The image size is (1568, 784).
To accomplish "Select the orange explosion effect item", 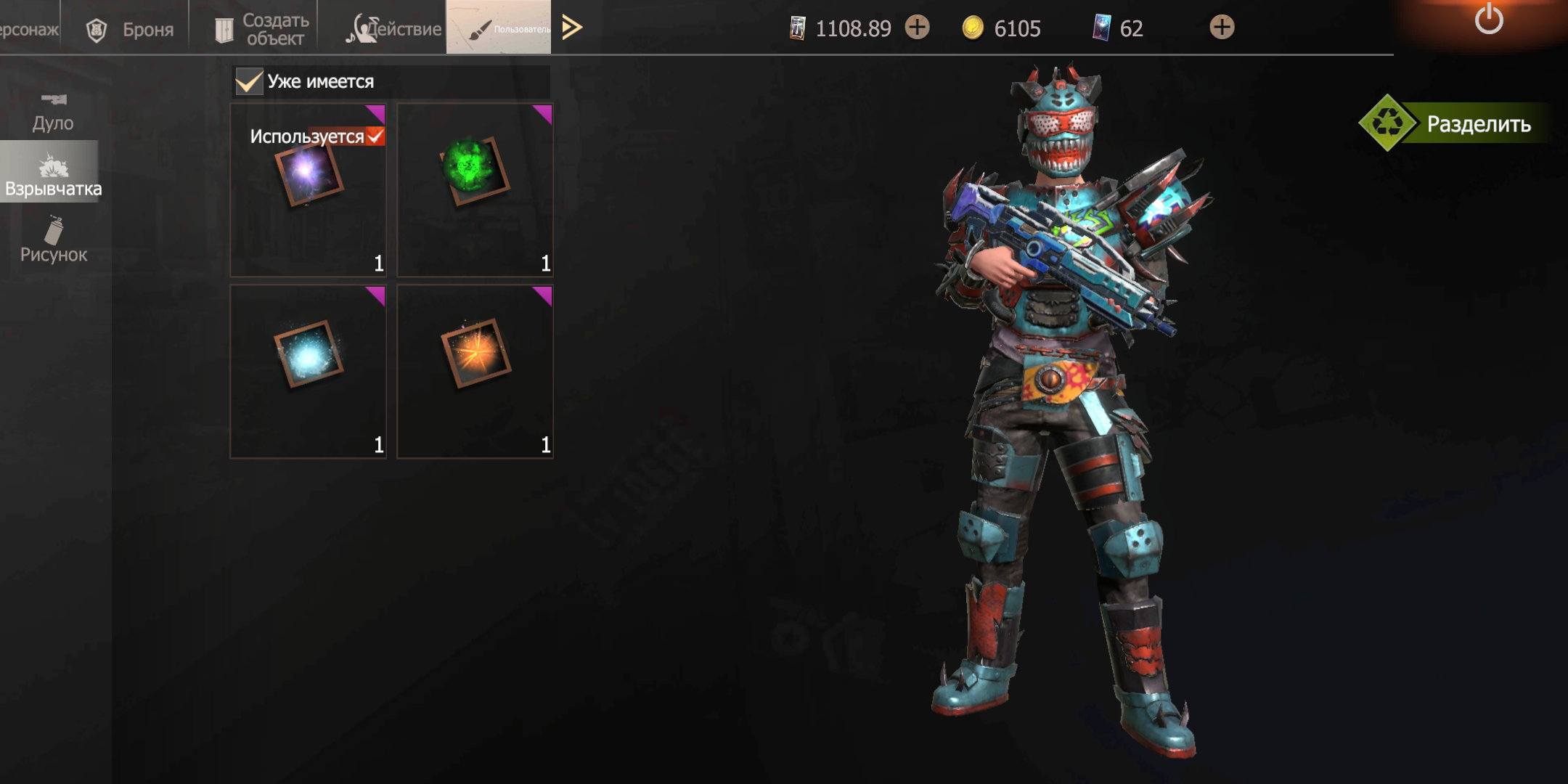I will 475,372.
